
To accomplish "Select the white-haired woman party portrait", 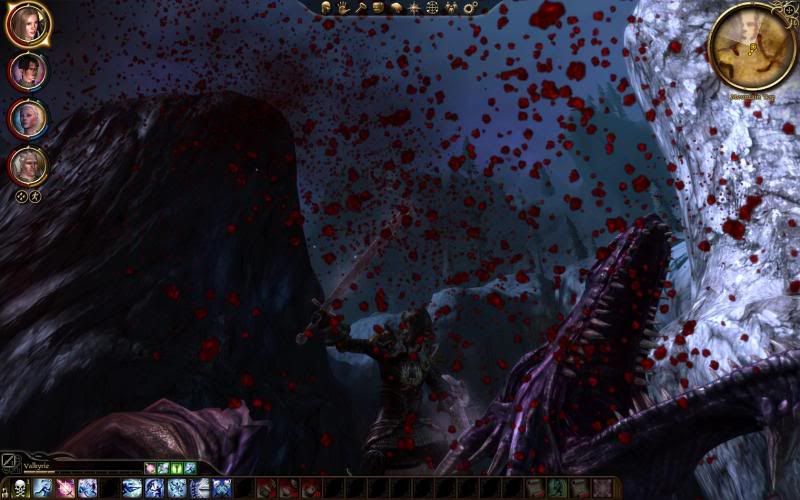I will point(27,118).
